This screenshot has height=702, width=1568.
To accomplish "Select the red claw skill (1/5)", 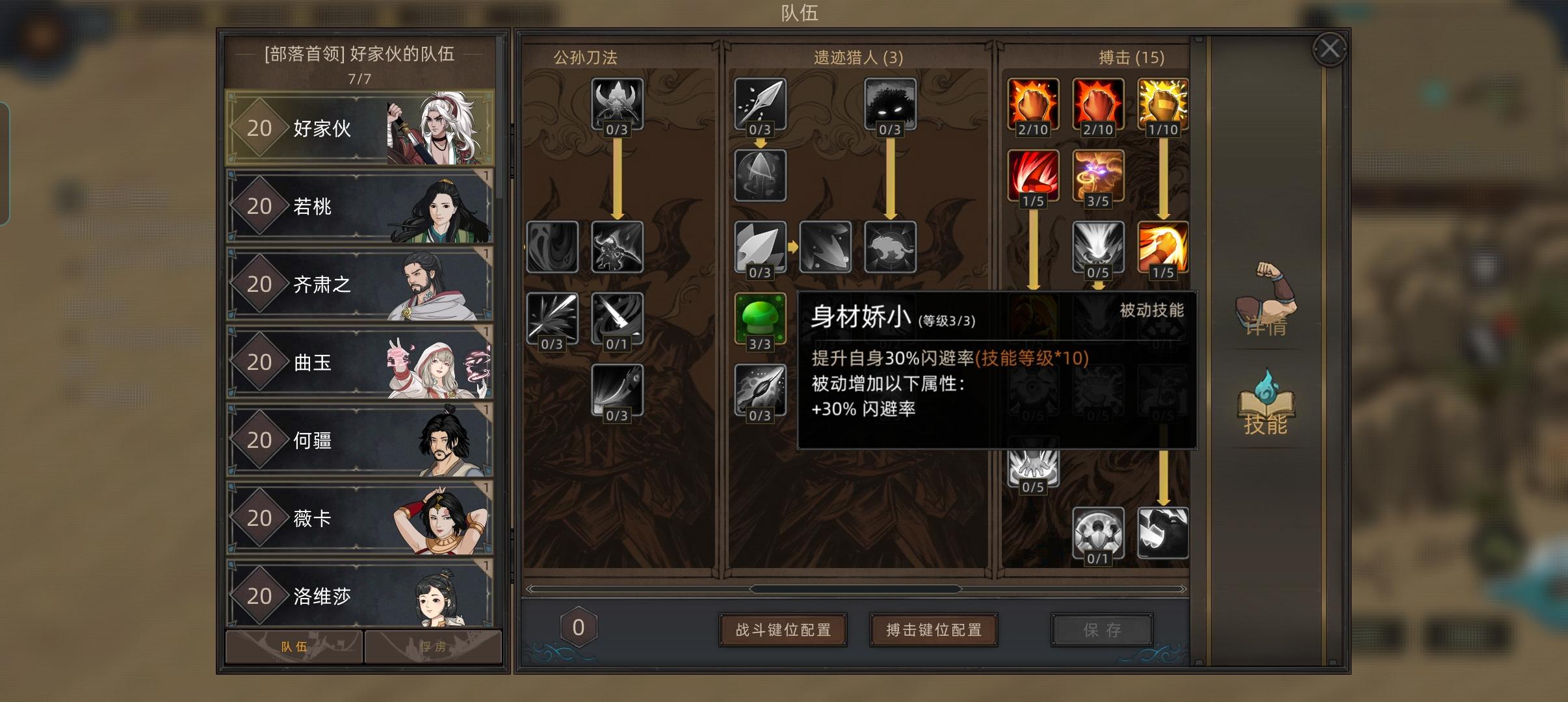I will click(x=1034, y=175).
